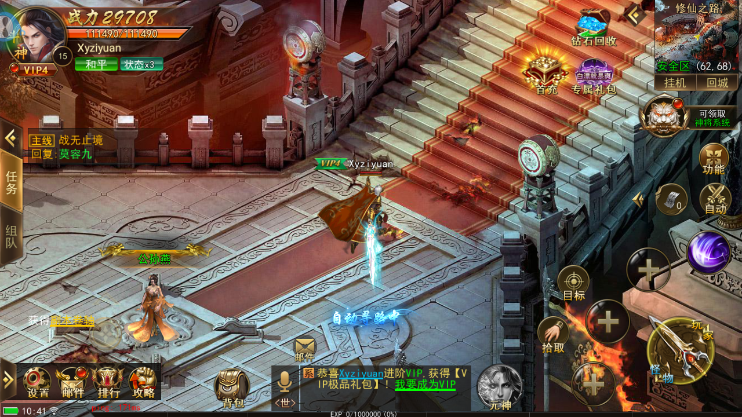Tap the microphone voice chat button
Screen dimensions: 742x417
[x=286, y=381]
